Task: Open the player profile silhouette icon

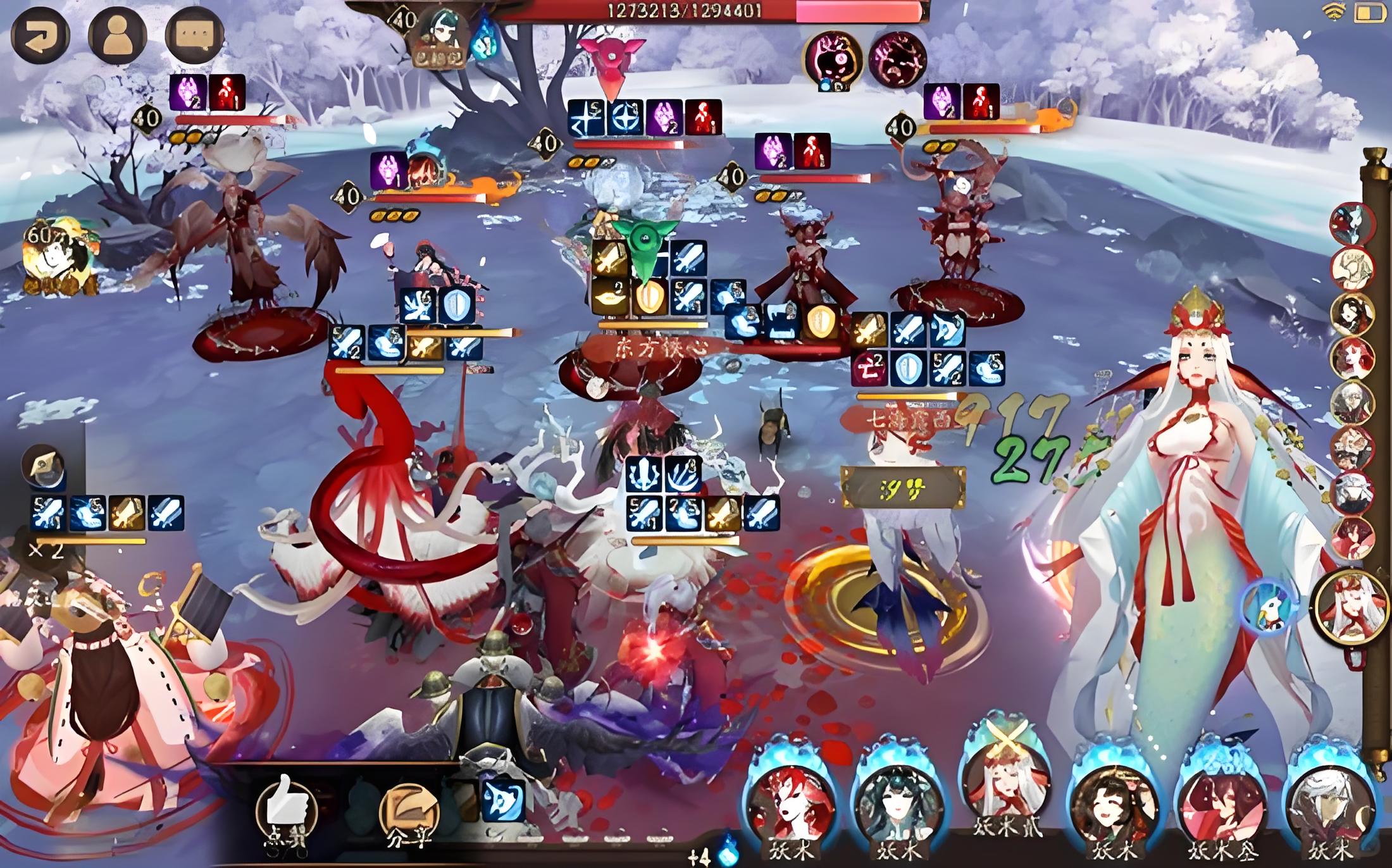Action: [x=117, y=34]
